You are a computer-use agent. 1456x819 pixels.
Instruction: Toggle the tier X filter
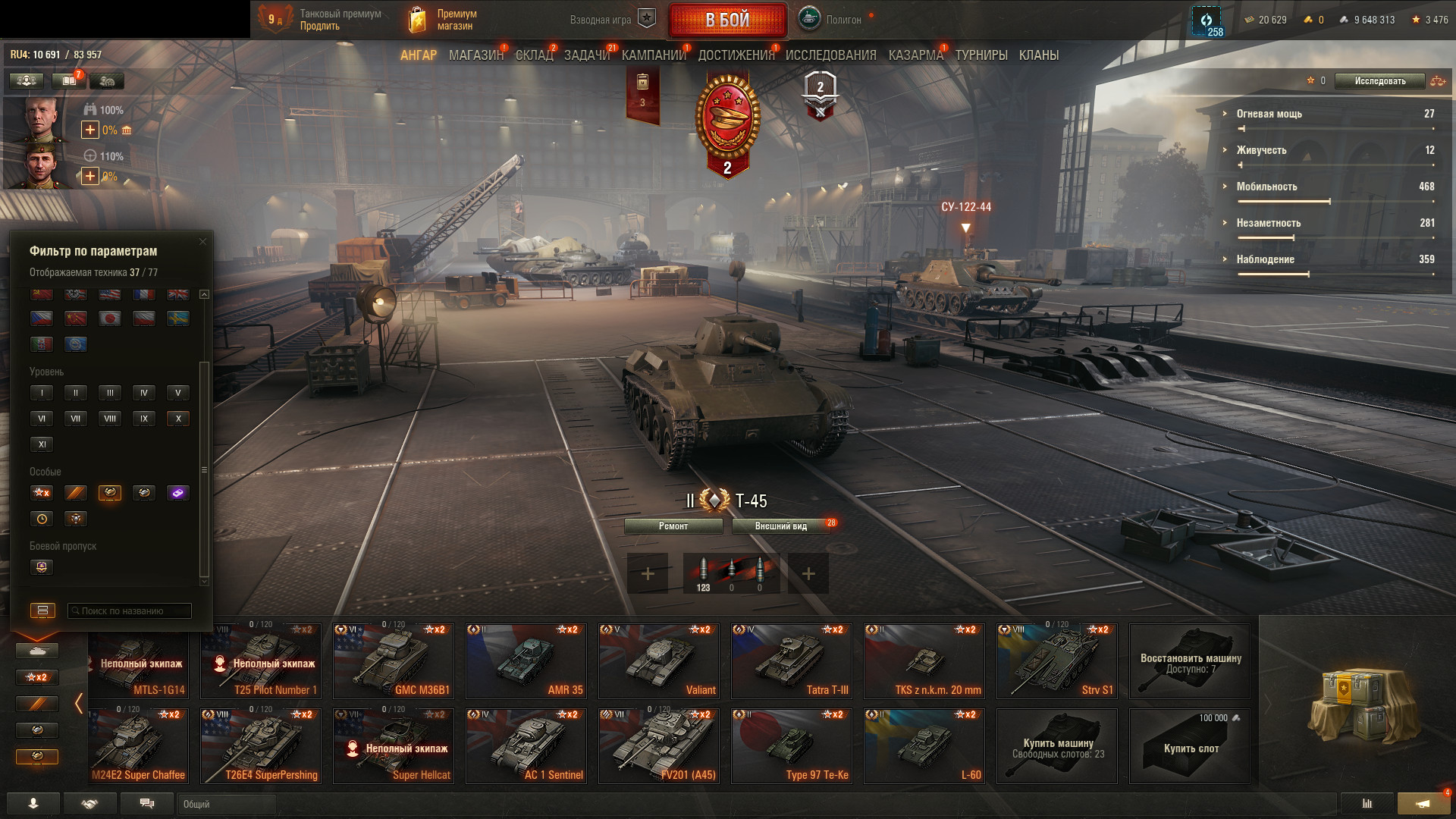pyautogui.click(x=178, y=419)
